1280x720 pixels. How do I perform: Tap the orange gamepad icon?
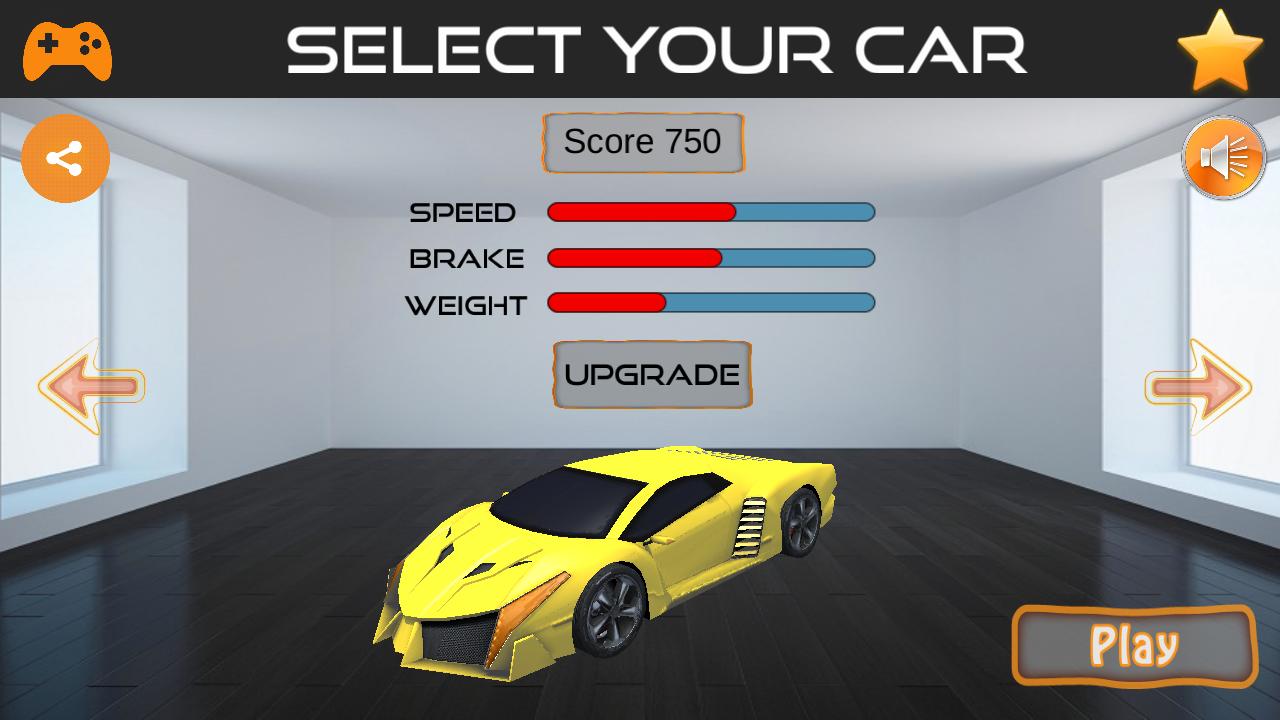pyautogui.click(x=67, y=50)
